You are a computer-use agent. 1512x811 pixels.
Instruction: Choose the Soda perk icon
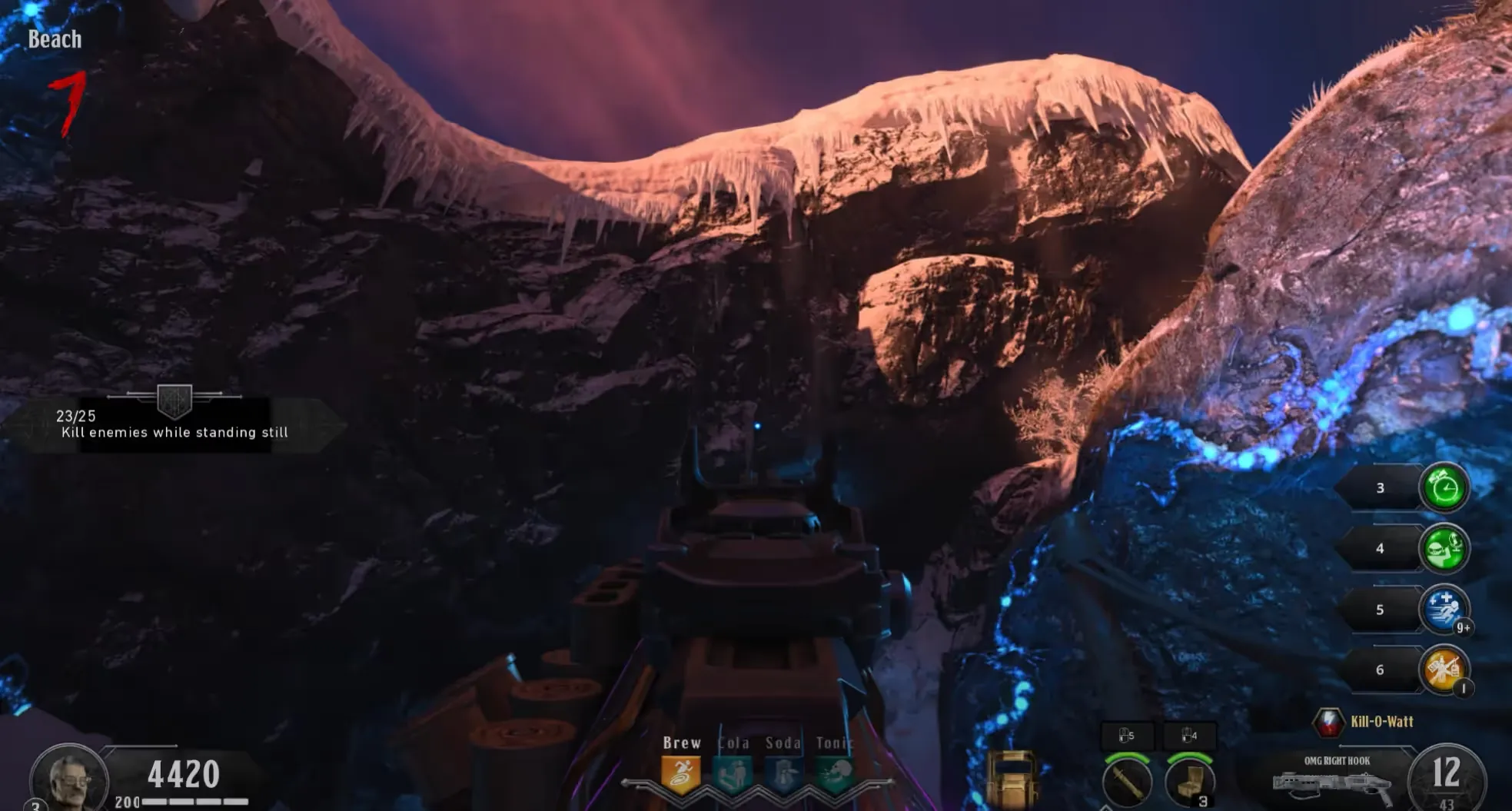click(x=783, y=775)
